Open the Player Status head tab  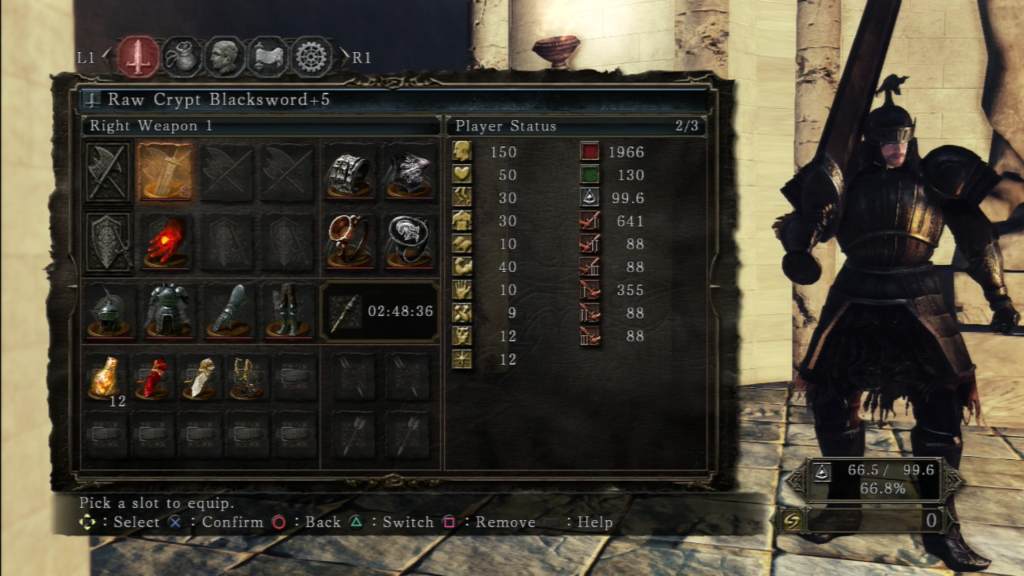(x=225, y=57)
